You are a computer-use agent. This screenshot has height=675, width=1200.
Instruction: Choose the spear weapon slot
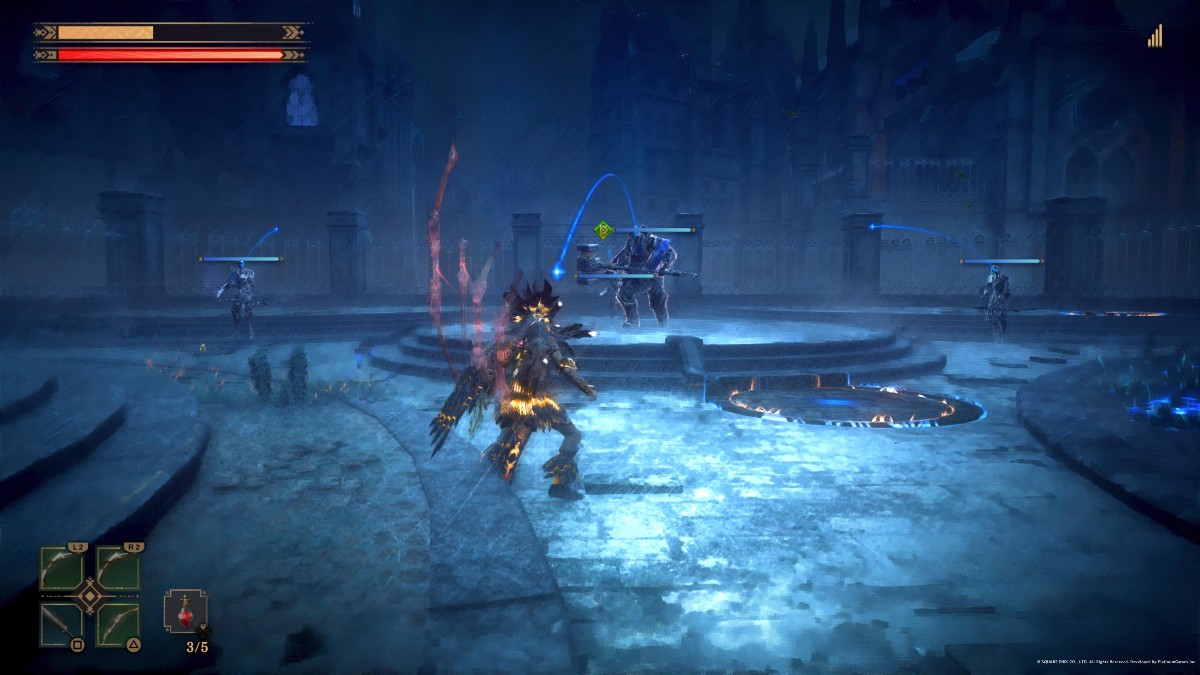[61, 624]
